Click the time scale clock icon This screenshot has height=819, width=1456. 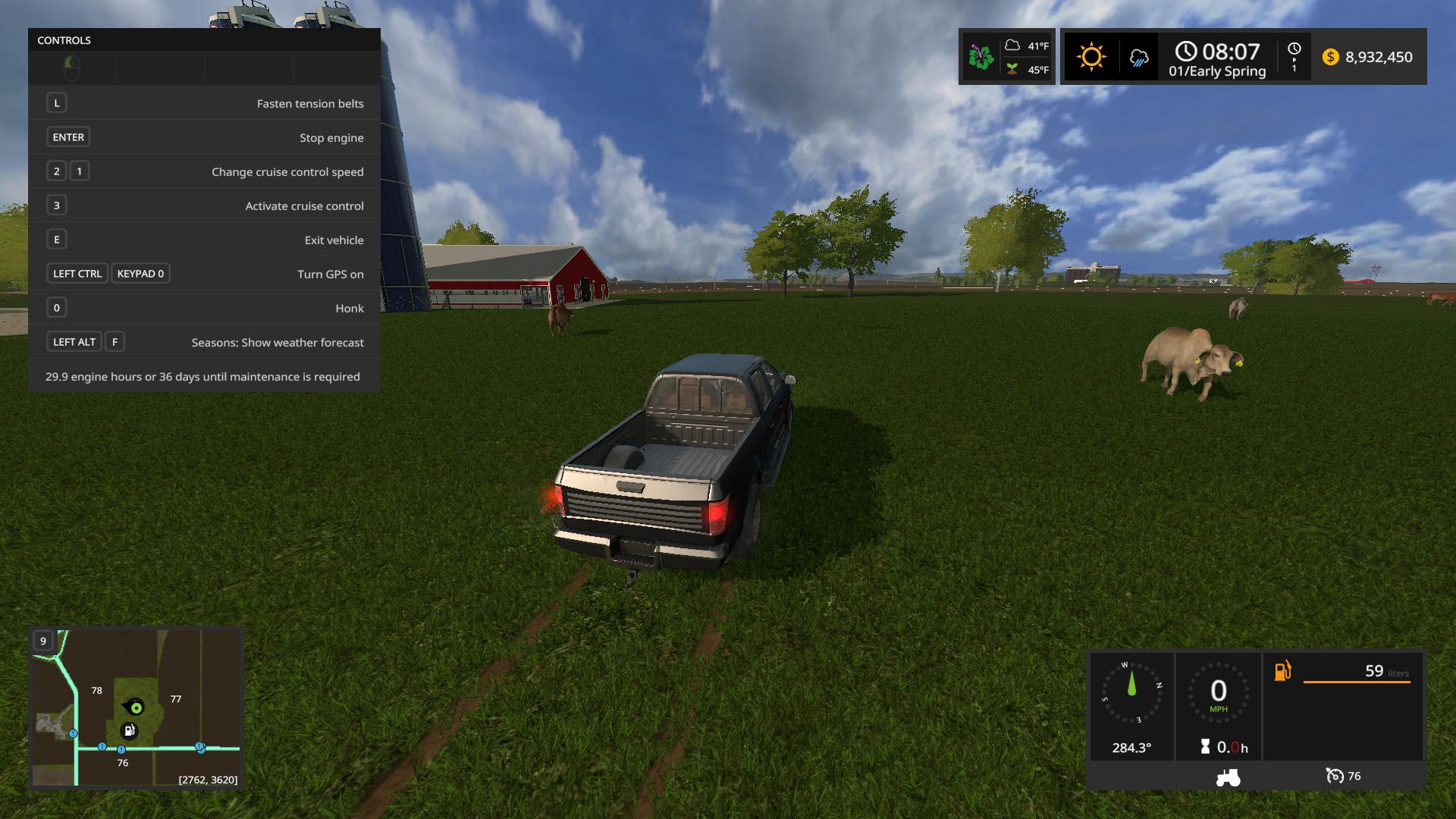1294,49
